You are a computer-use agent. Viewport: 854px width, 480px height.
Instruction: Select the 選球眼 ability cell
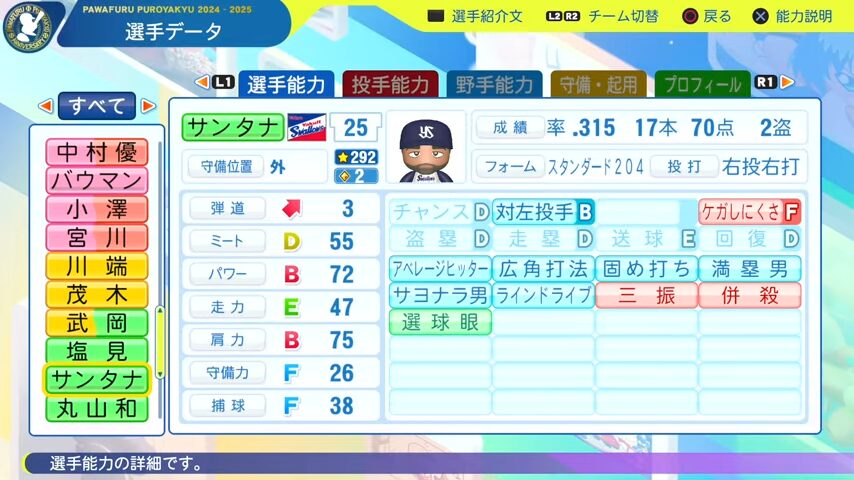coord(440,322)
